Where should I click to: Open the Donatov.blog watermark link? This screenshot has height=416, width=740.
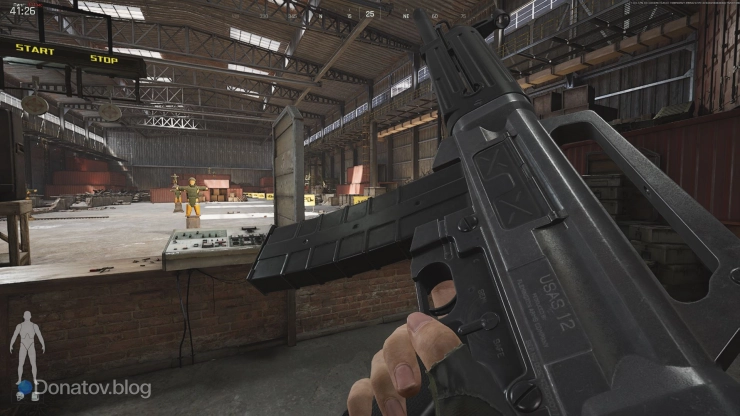tap(92, 388)
